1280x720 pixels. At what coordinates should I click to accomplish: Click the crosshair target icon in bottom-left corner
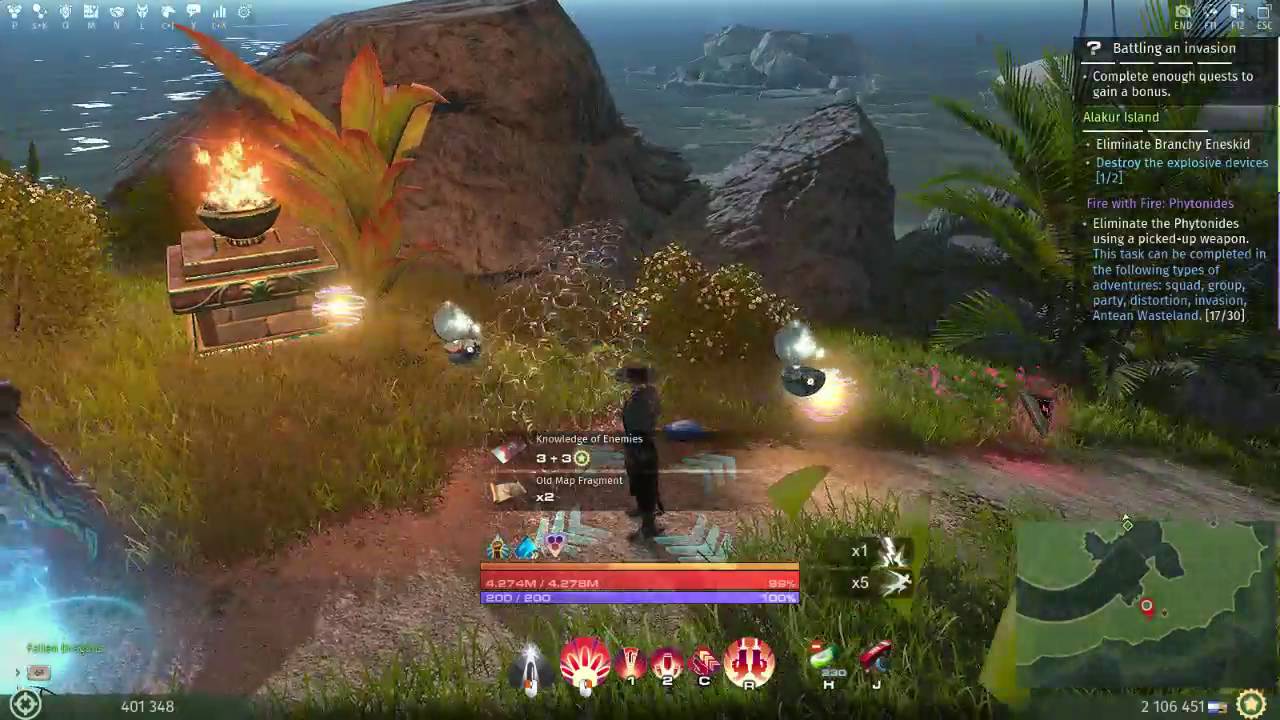point(25,704)
